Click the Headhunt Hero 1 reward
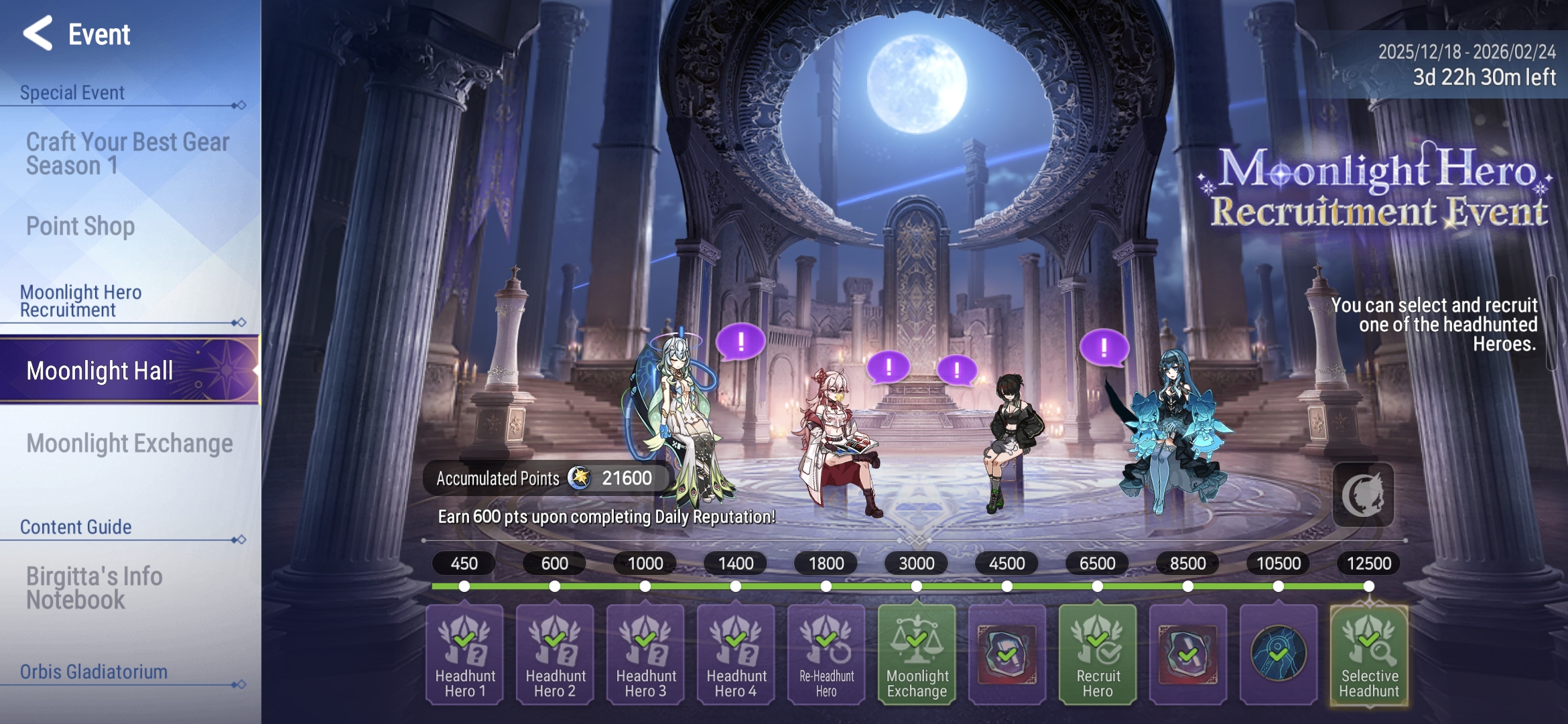 [x=464, y=655]
